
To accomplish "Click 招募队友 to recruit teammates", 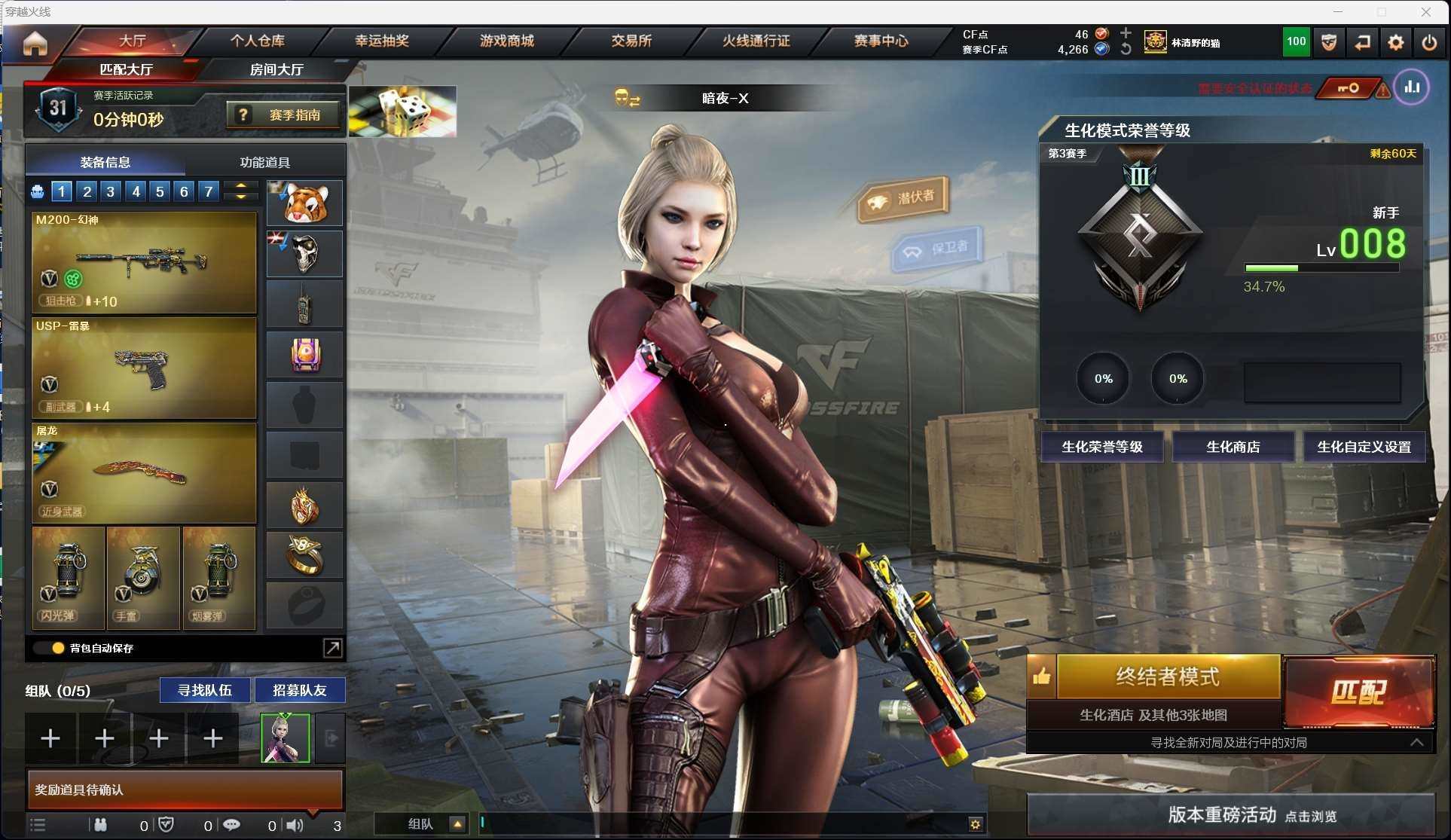I will 299,690.
